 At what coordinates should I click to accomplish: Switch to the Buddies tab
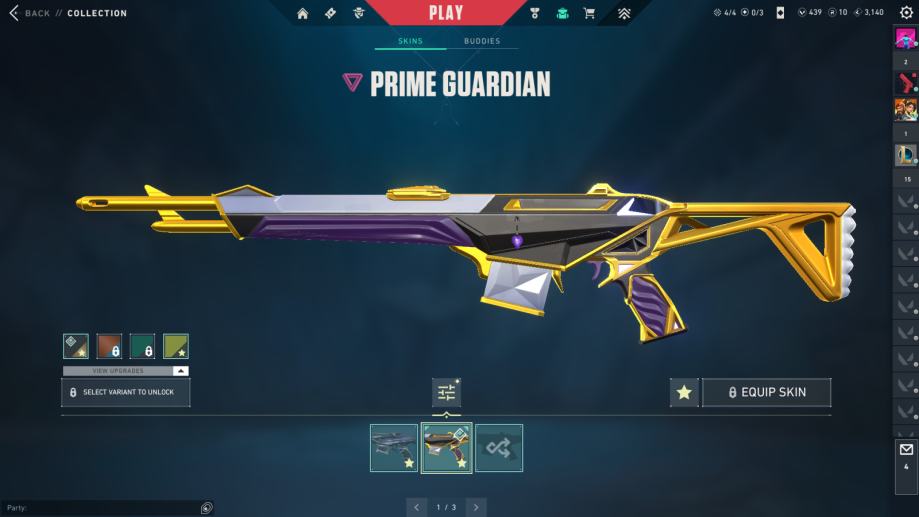482,41
